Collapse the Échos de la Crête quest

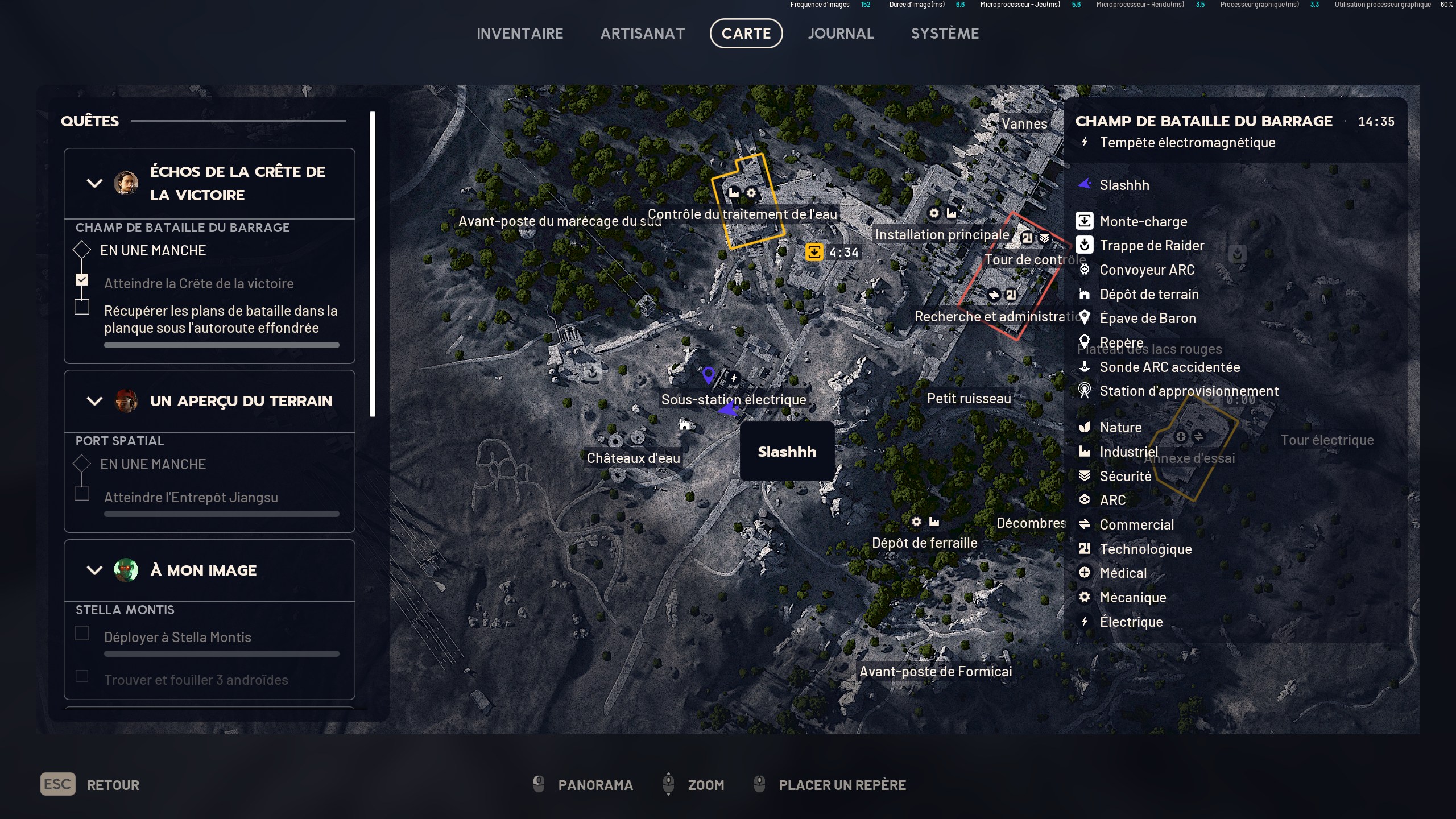pyautogui.click(x=94, y=183)
